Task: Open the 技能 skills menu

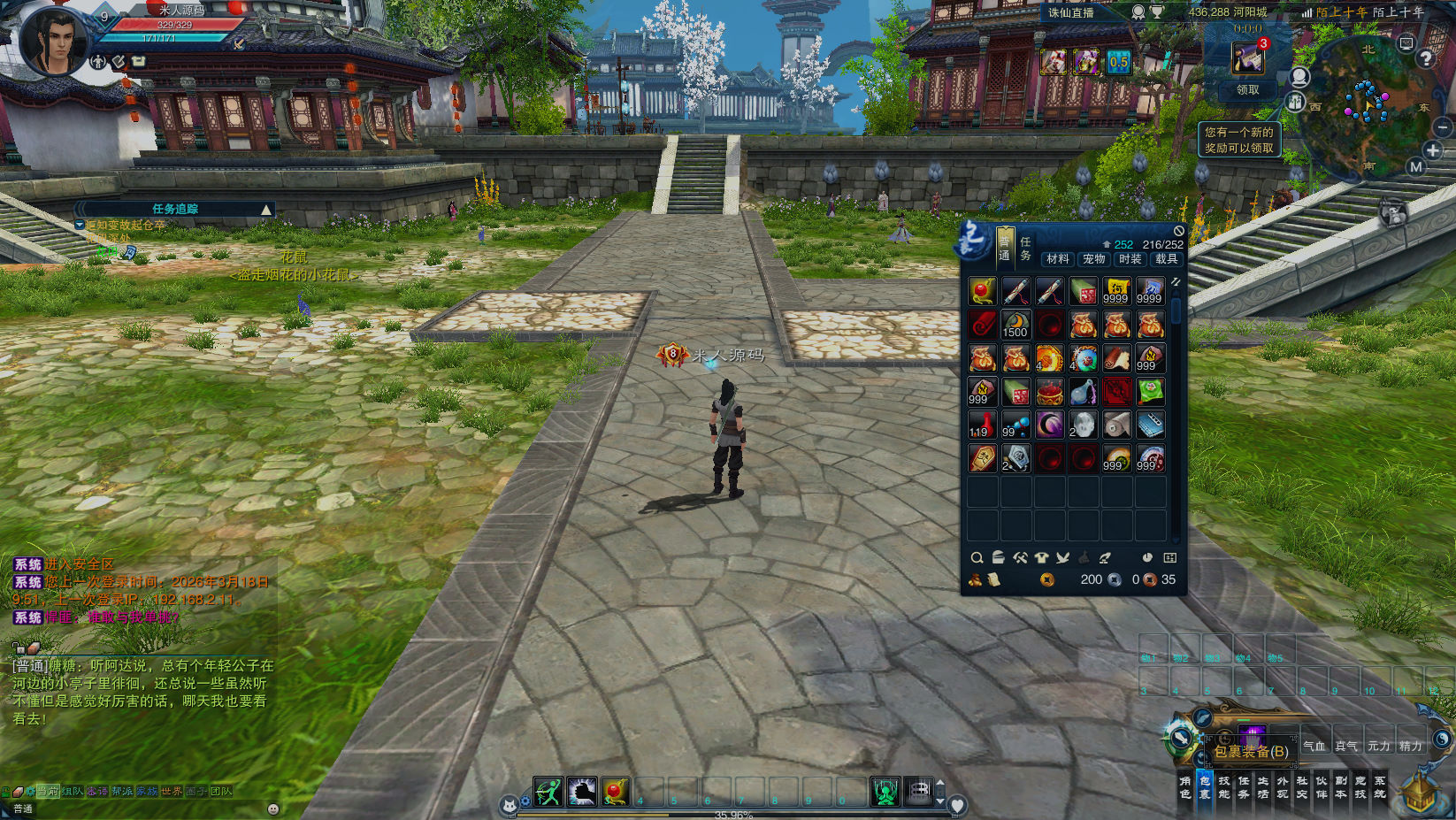Action: tap(1224, 787)
